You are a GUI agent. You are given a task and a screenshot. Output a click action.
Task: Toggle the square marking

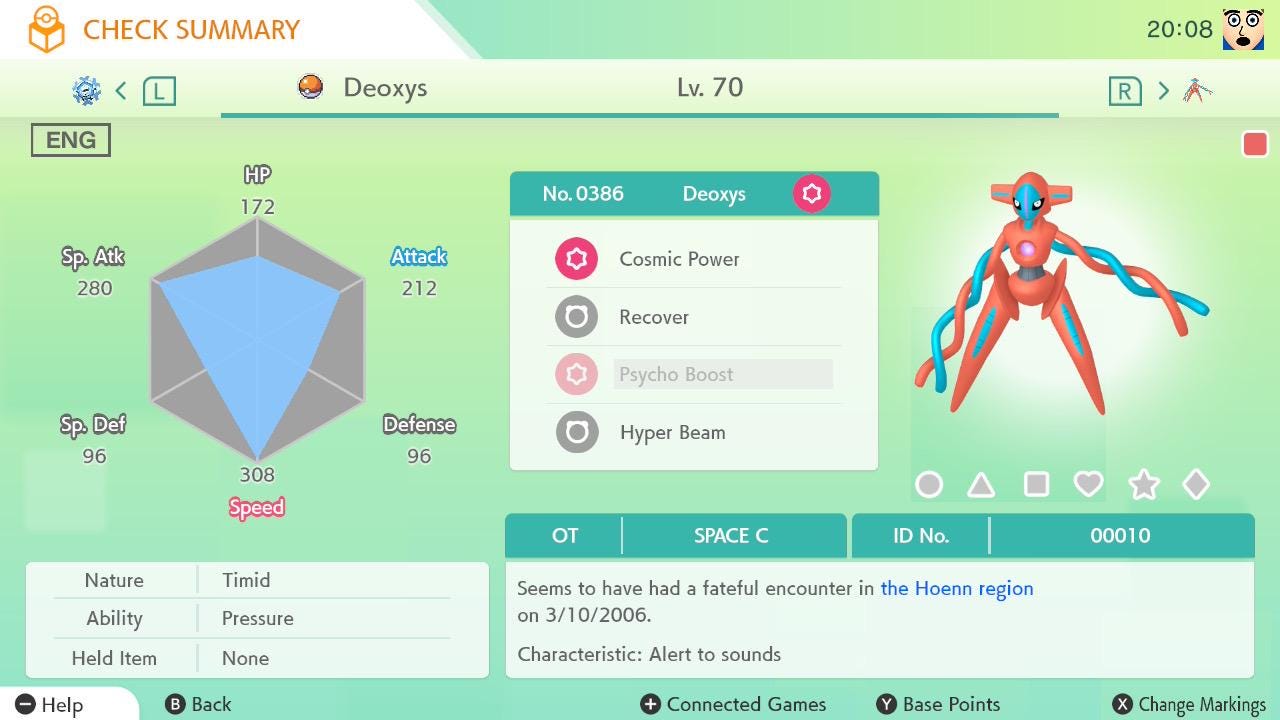click(1036, 485)
